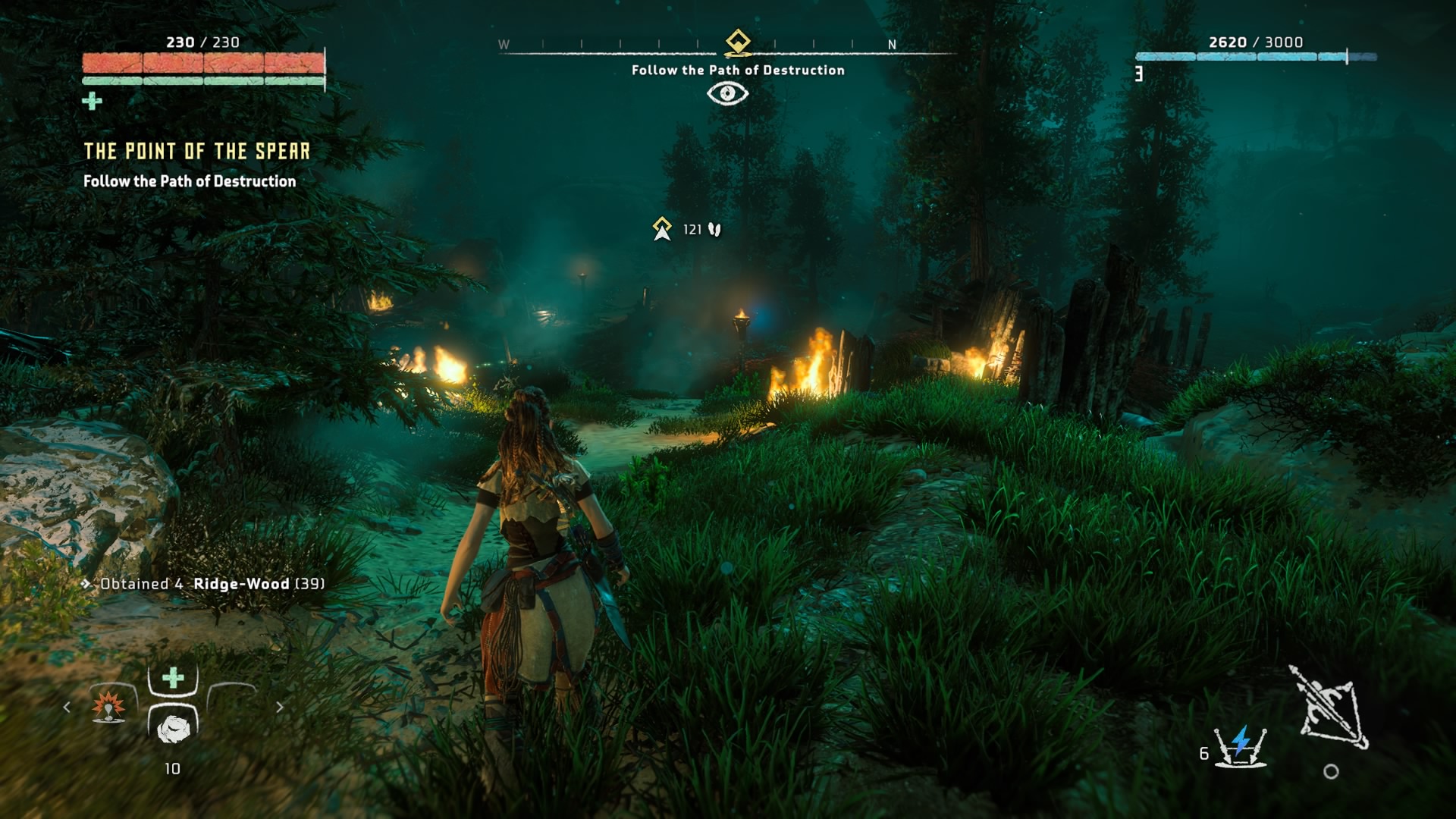Choose the lure call item icon
Image resolution: width=1456 pixels, height=819 pixels.
tap(108, 706)
